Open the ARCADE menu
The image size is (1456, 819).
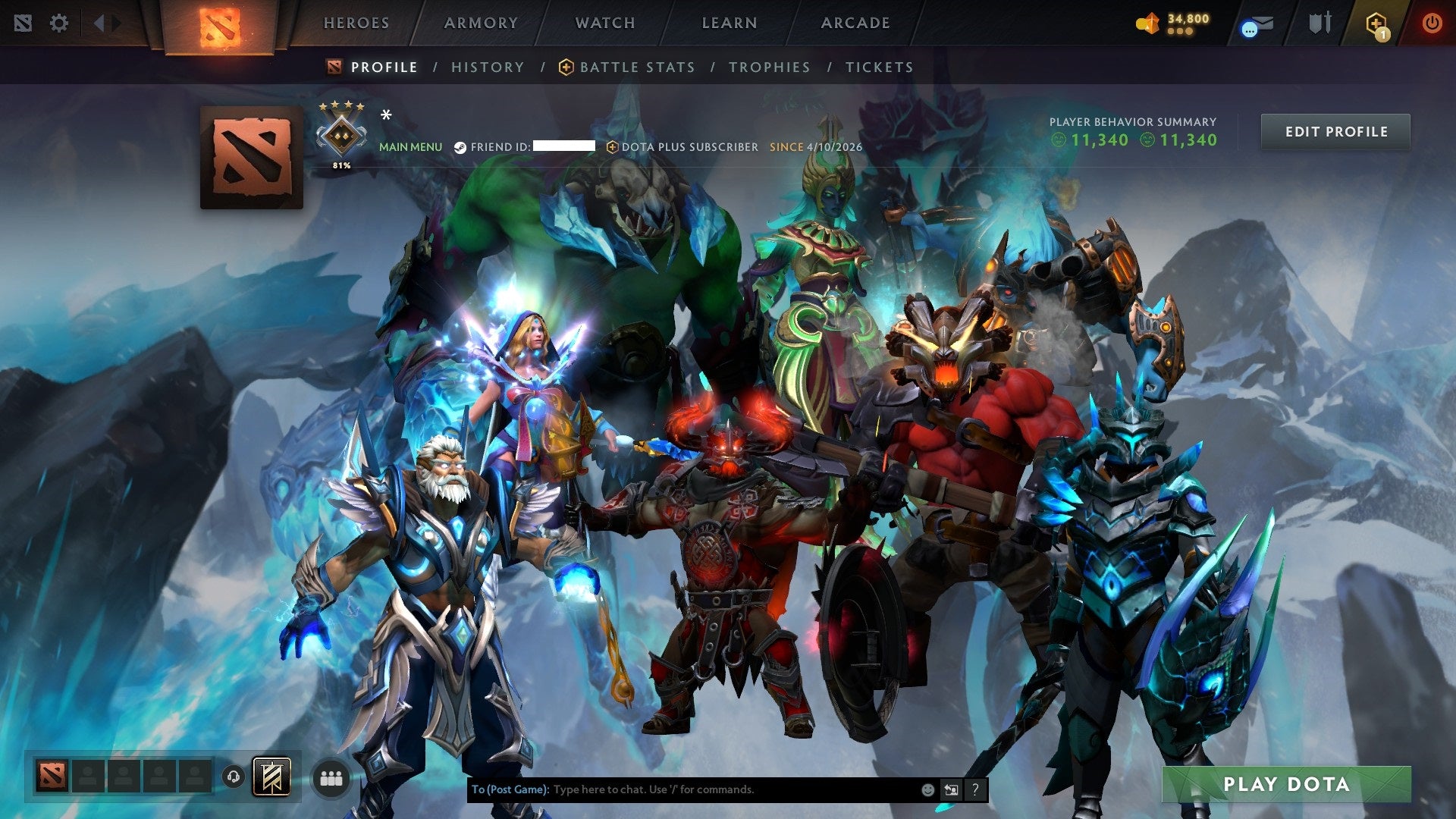click(x=855, y=23)
